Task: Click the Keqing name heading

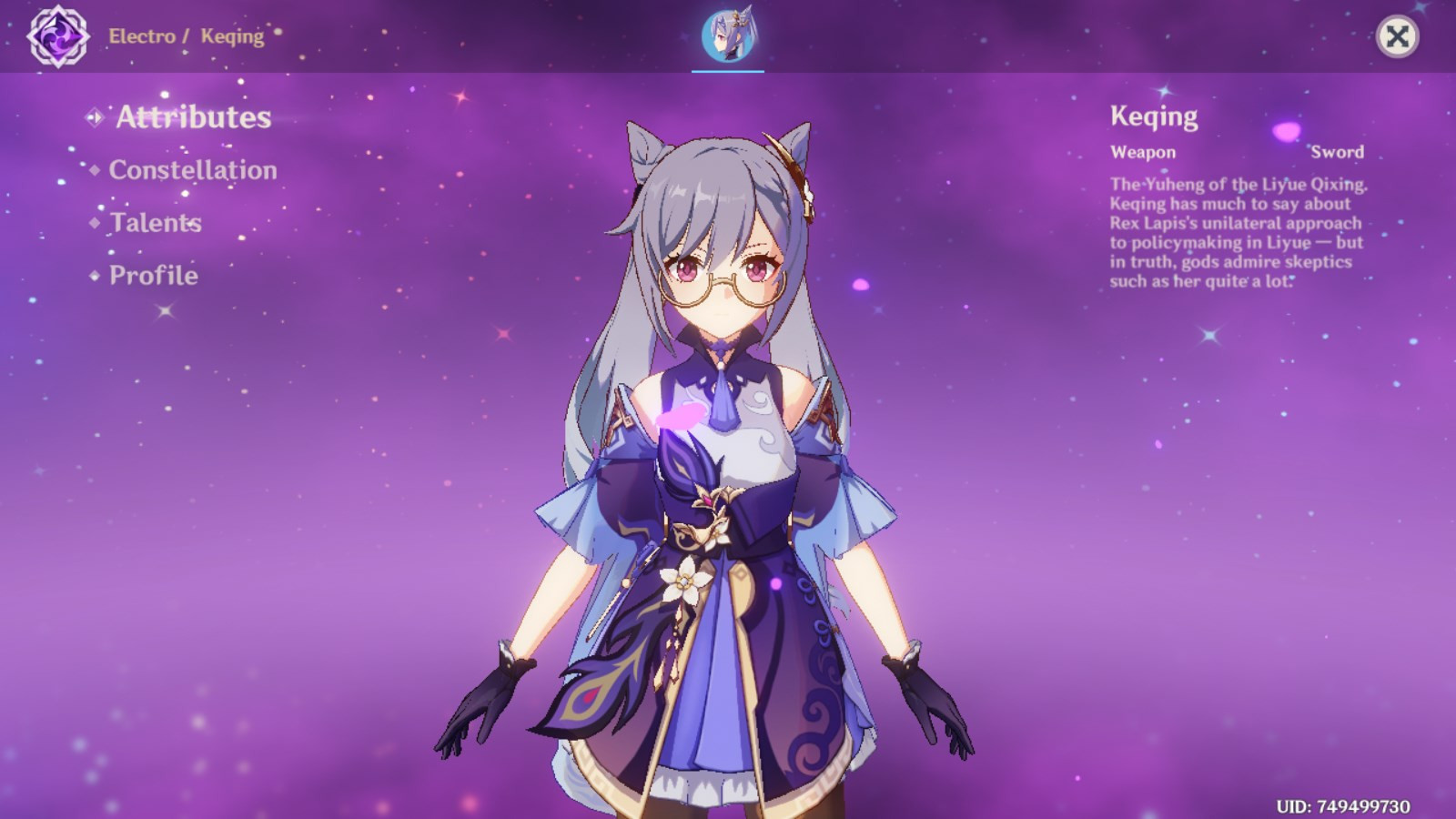Action: [1153, 116]
